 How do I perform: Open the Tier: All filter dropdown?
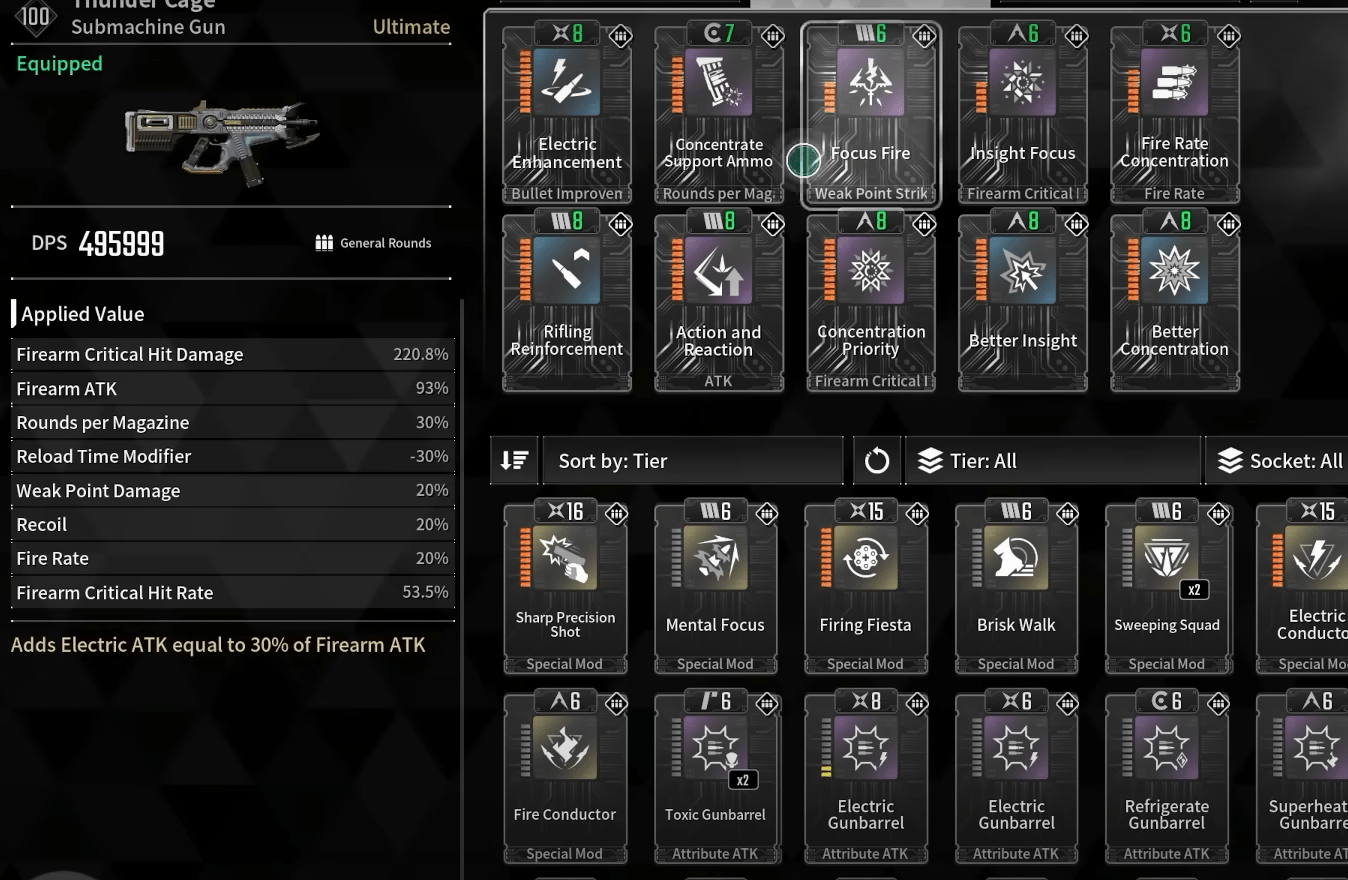click(x=1052, y=460)
